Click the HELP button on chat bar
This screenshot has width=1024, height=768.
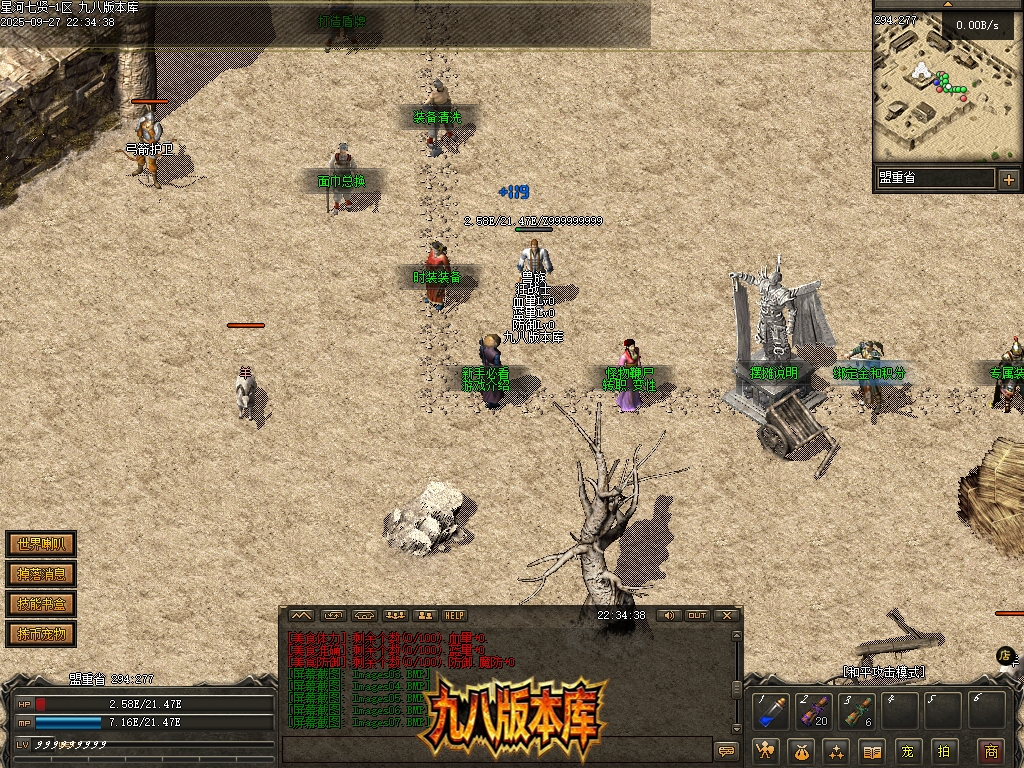(455, 615)
